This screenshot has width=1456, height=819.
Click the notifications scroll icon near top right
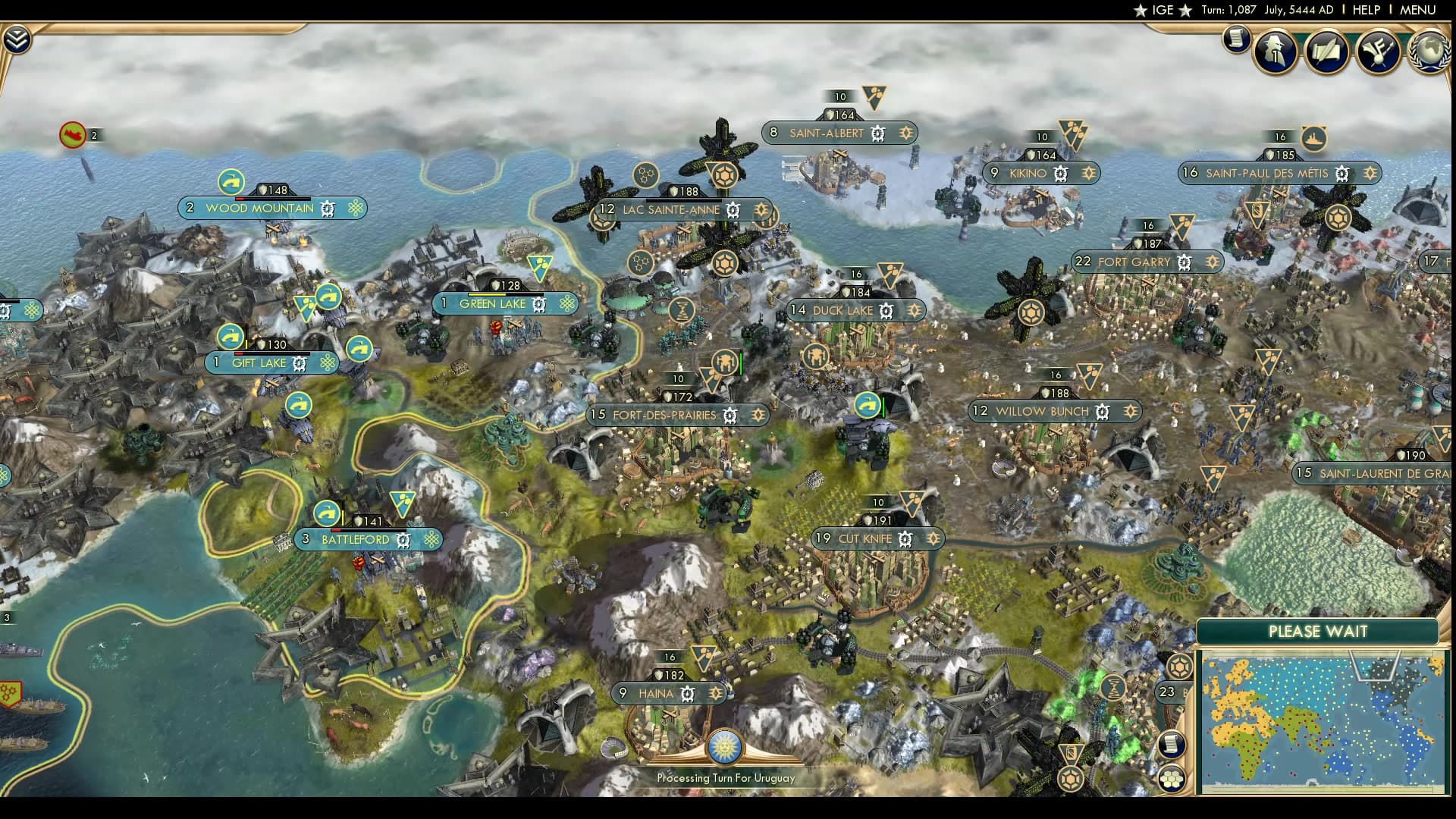tap(1235, 40)
